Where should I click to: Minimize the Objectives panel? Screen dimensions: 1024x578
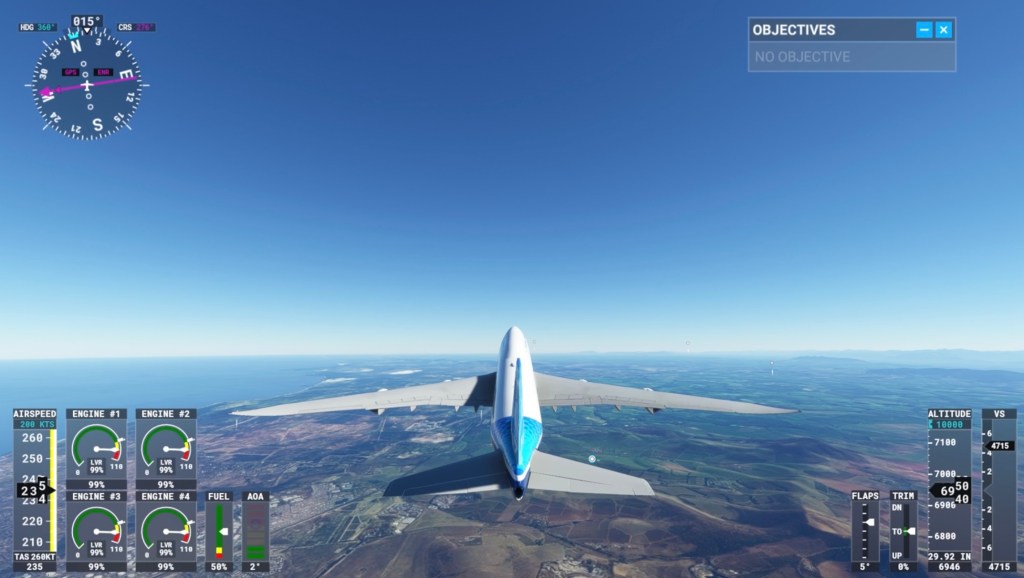coord(924,30)
